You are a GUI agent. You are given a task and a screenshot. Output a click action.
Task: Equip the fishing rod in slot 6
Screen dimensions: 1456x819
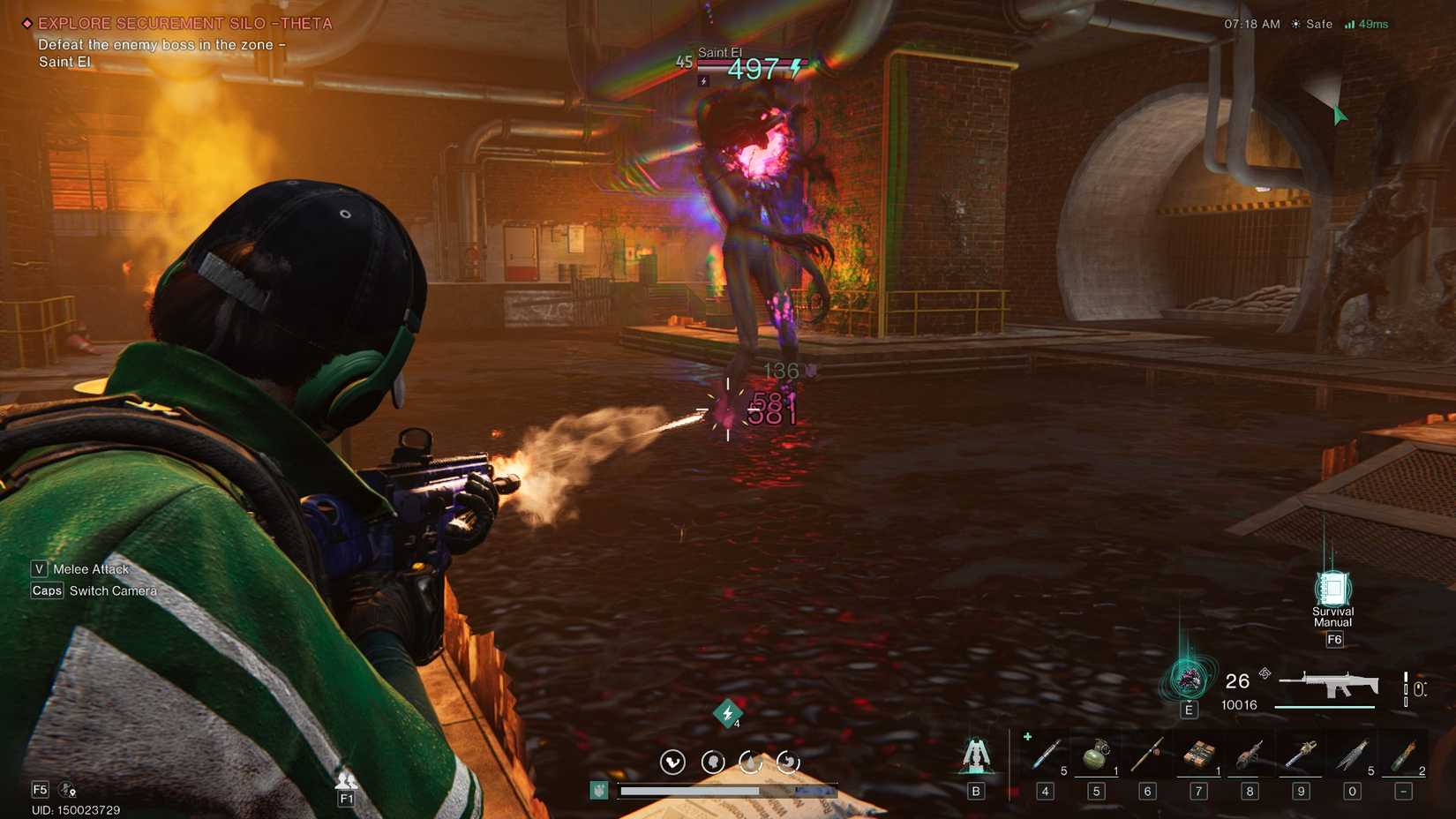pyautogui.click(x=1147, y=755)
